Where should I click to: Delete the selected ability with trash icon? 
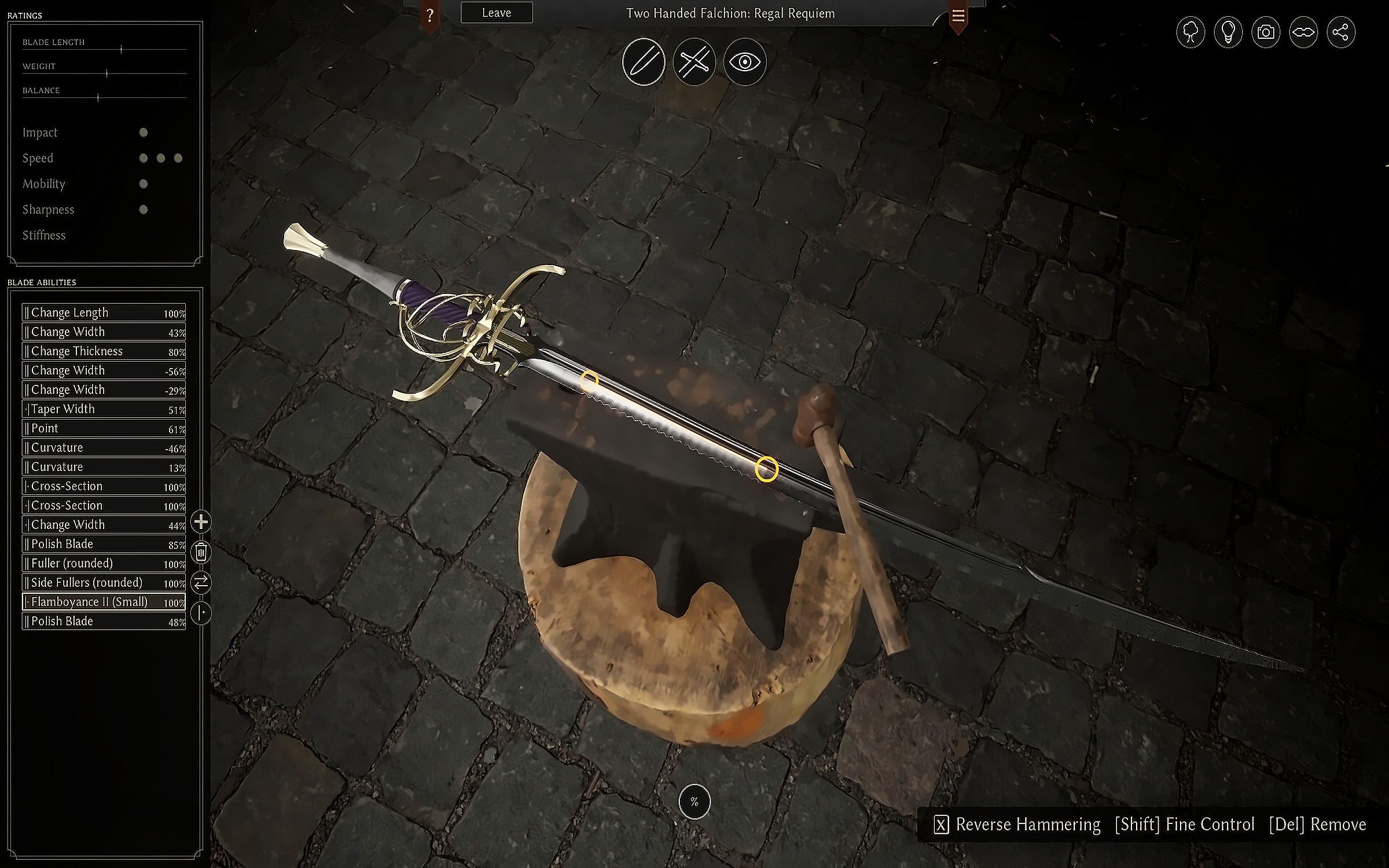pyautogui.click(x=201, y=552)
